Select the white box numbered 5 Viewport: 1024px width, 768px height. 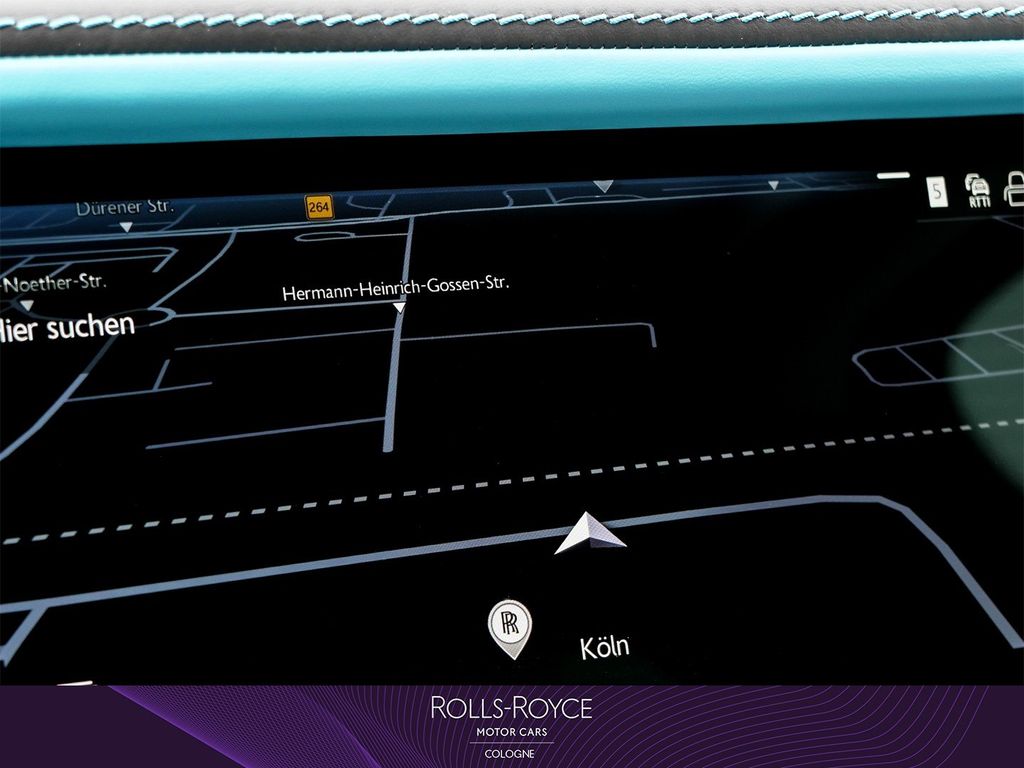[x=937, y=190]
